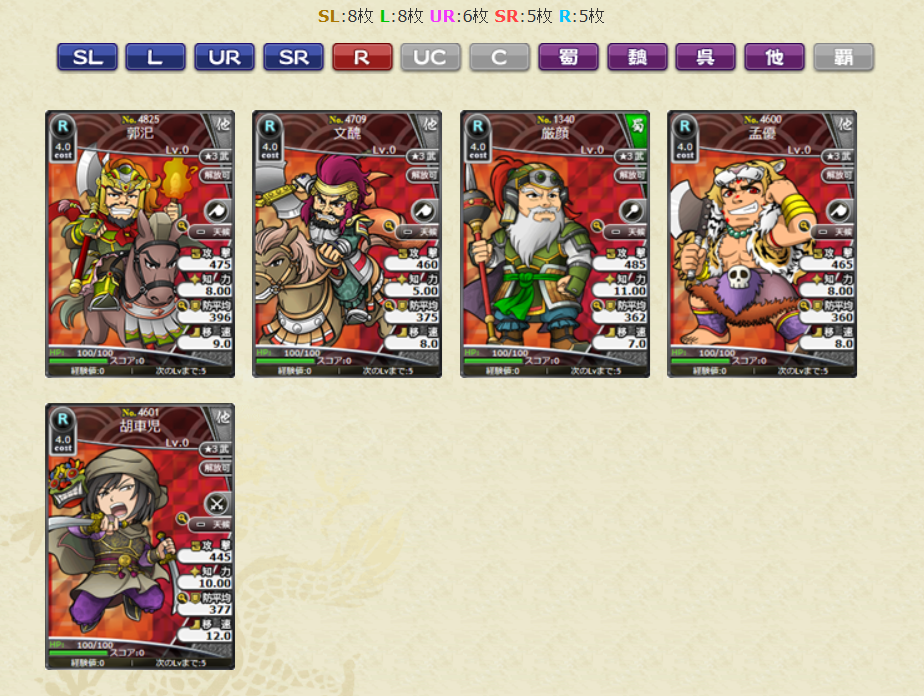
Task: Click the red R rarity filter
Action: tap(362, 58)
